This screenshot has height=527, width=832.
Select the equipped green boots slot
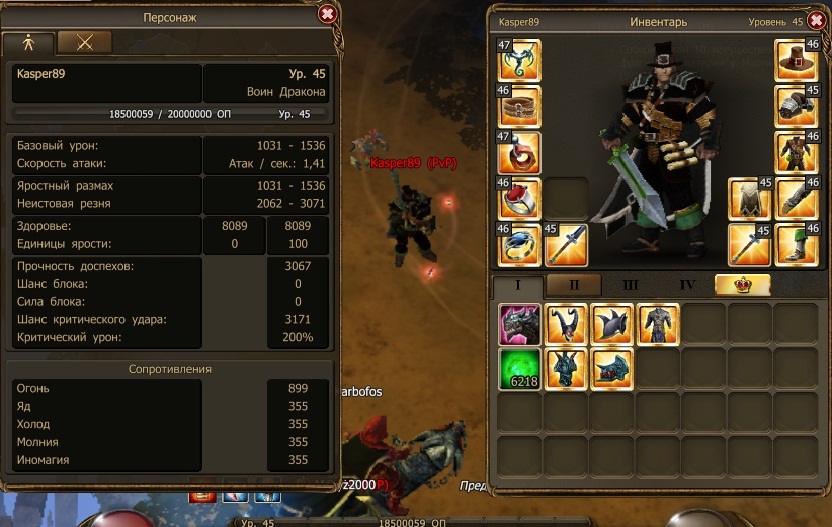click(797, 244)
